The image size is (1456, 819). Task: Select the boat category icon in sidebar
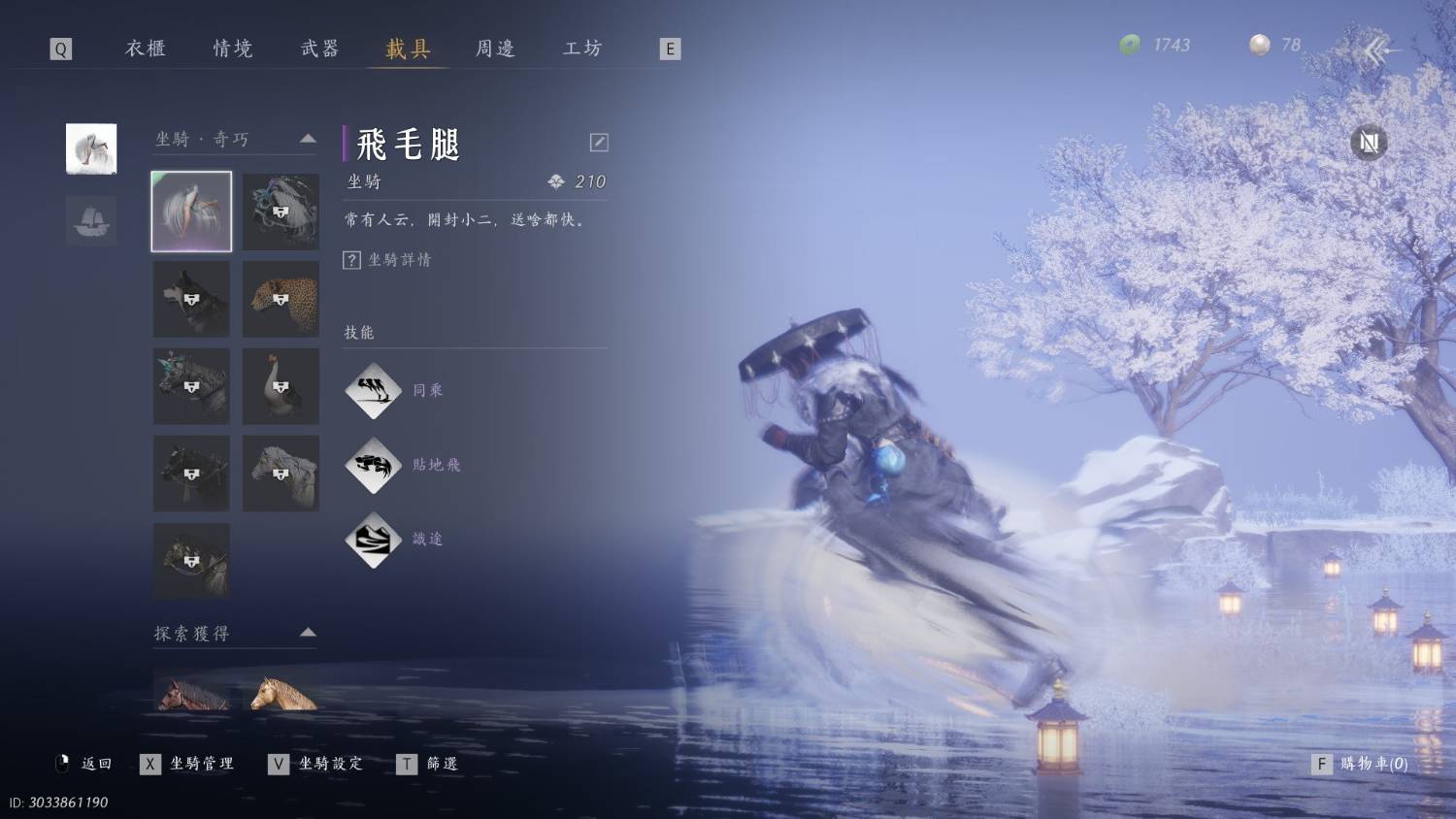tap(91, 220)
